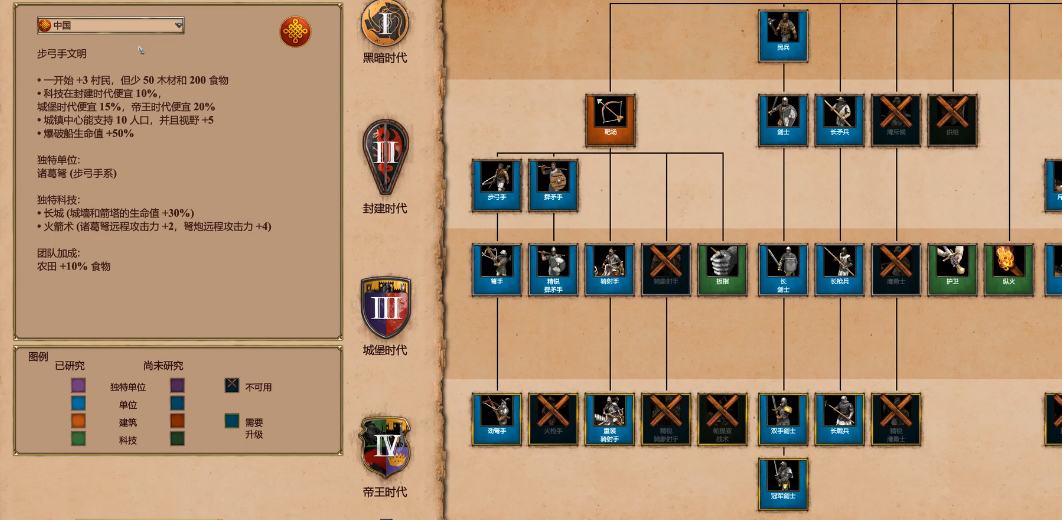Select the 剑士 man-at-arms node
The height and width of the screenshot is (520, 1062).
coord(783,119)
